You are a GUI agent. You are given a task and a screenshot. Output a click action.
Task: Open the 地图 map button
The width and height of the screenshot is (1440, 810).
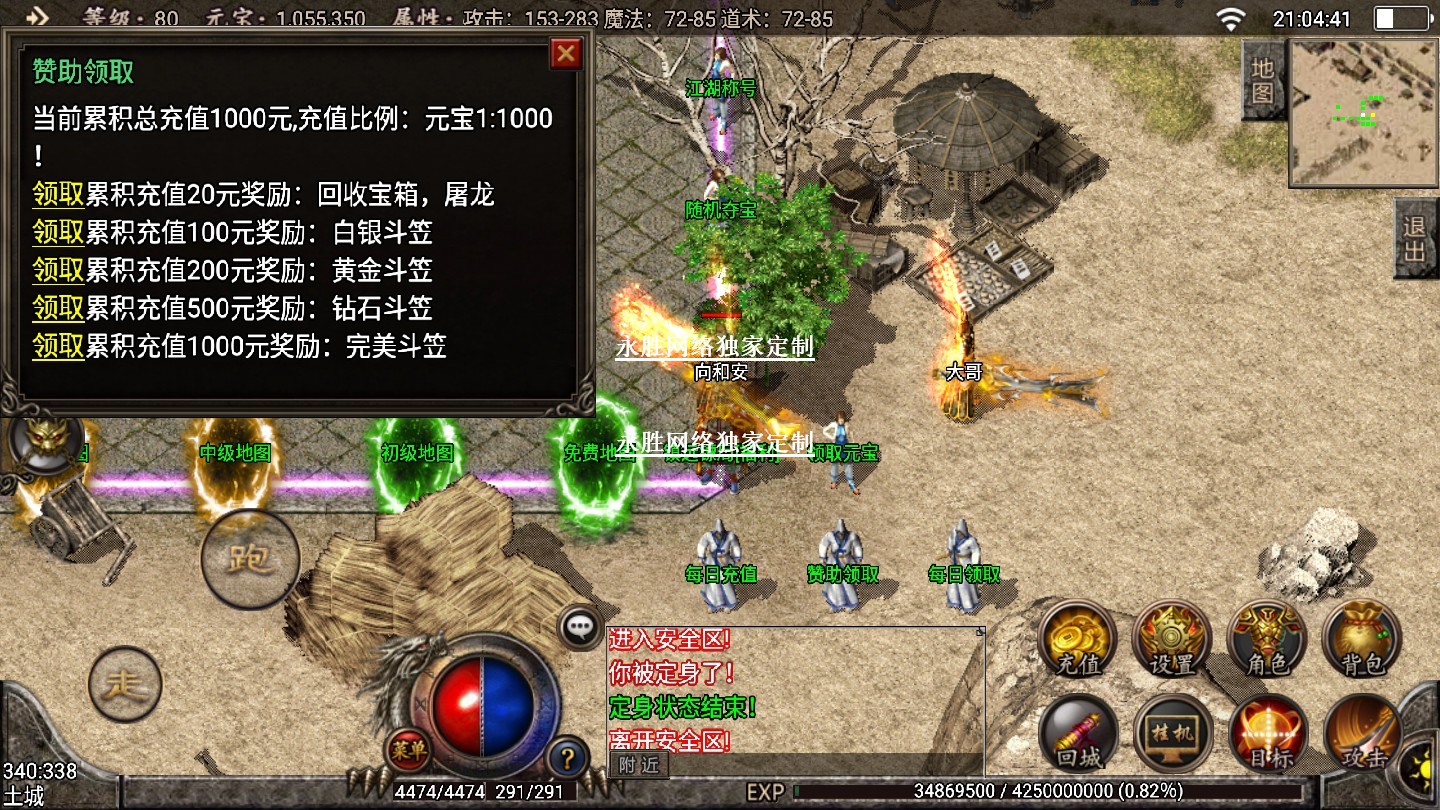pos(1263,81)
